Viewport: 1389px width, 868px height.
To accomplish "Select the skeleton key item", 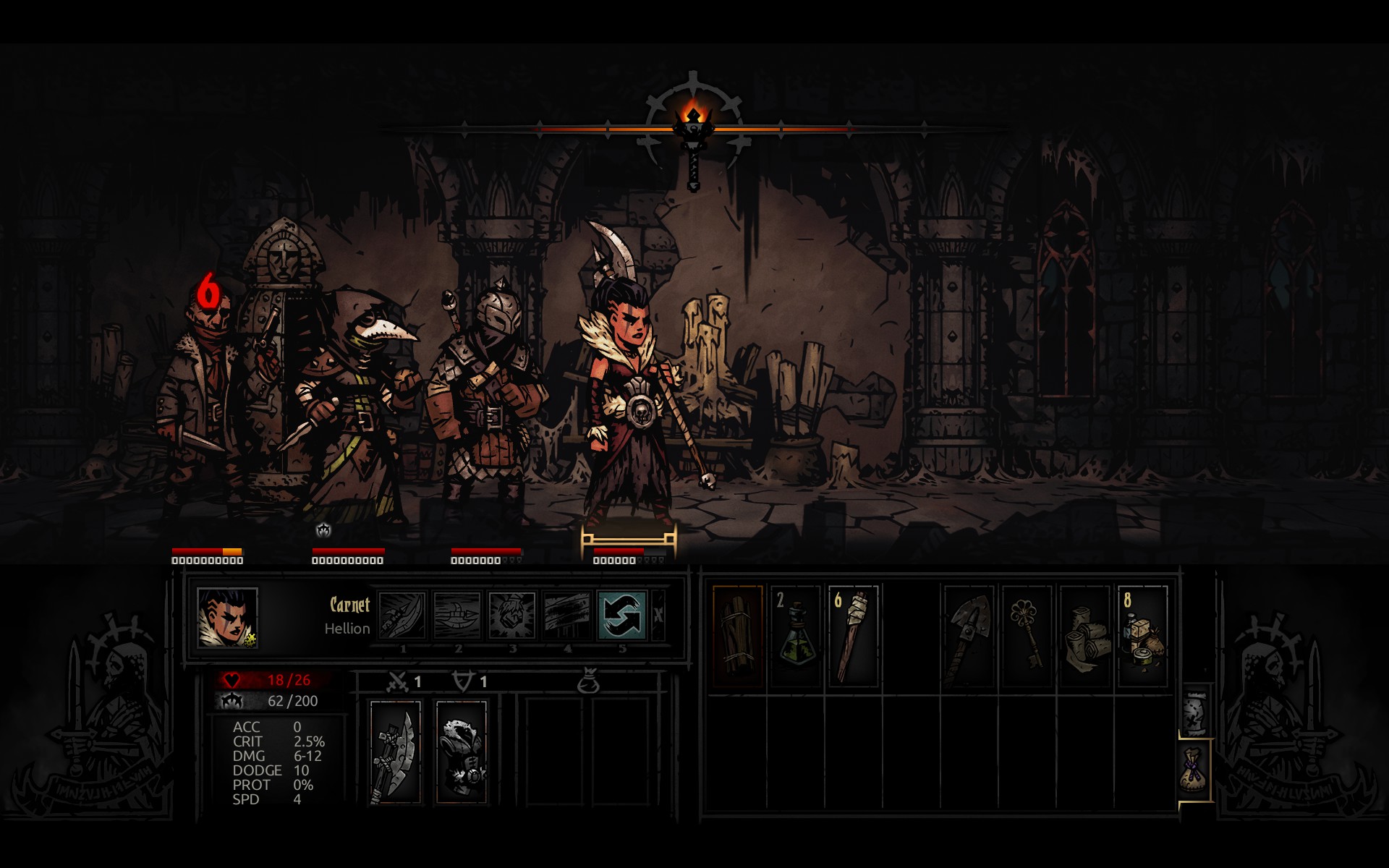I will (1027, 636).
